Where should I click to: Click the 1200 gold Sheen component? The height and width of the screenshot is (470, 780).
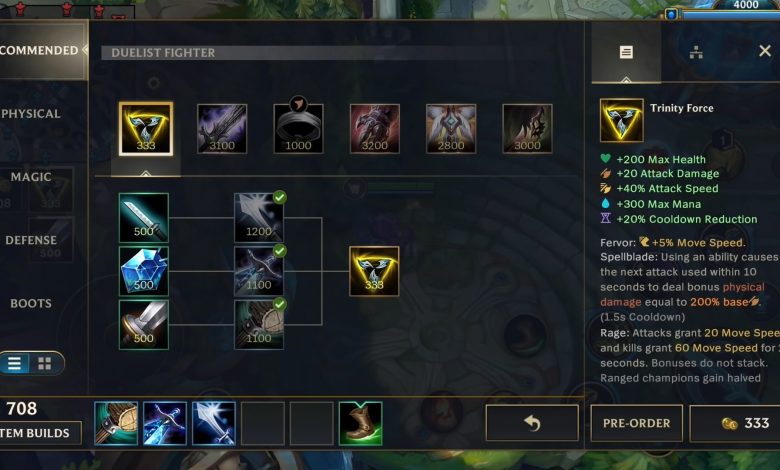tap(259, 217)
